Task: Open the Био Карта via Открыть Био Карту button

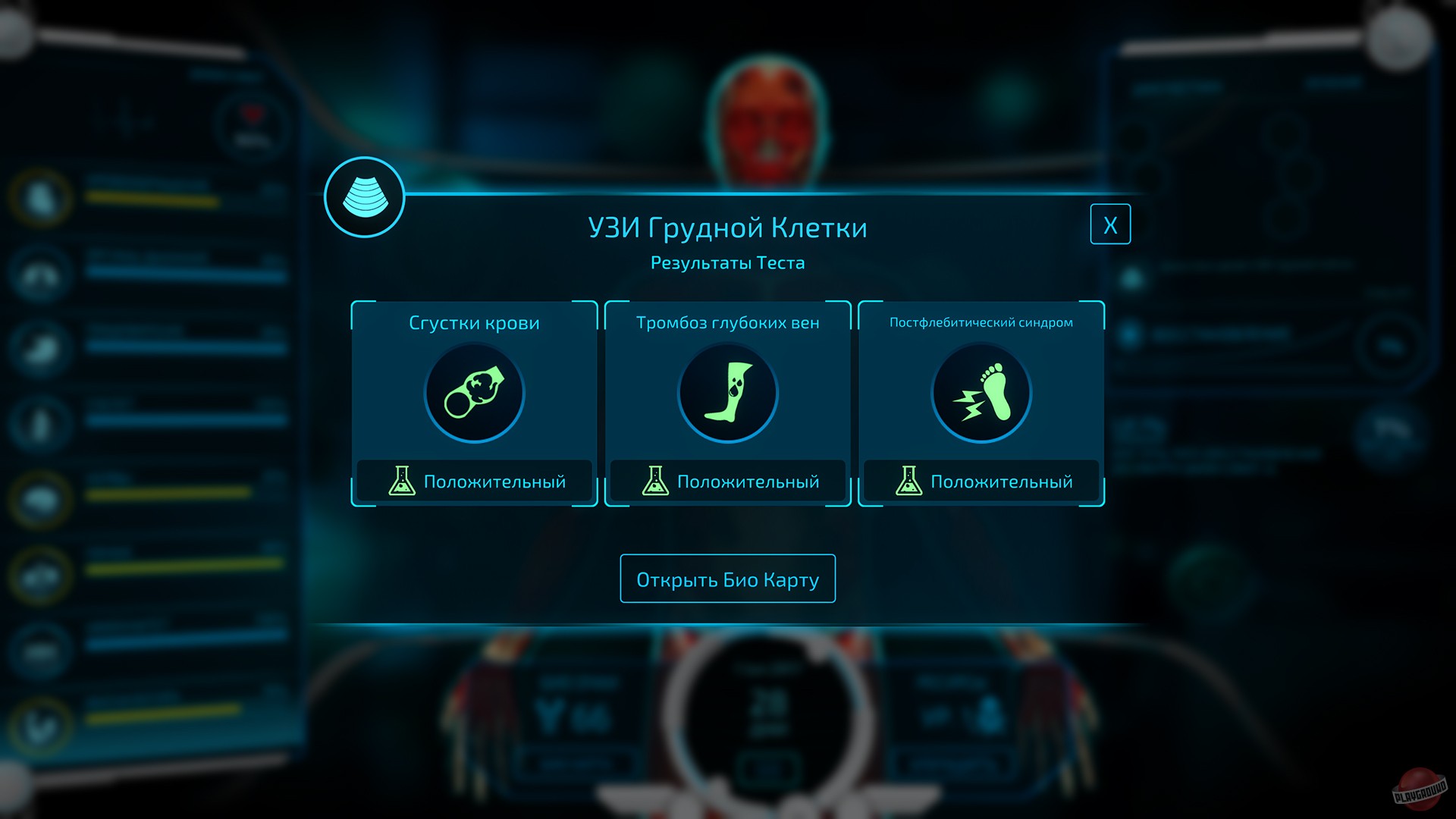Action: [x=727, y=578]
